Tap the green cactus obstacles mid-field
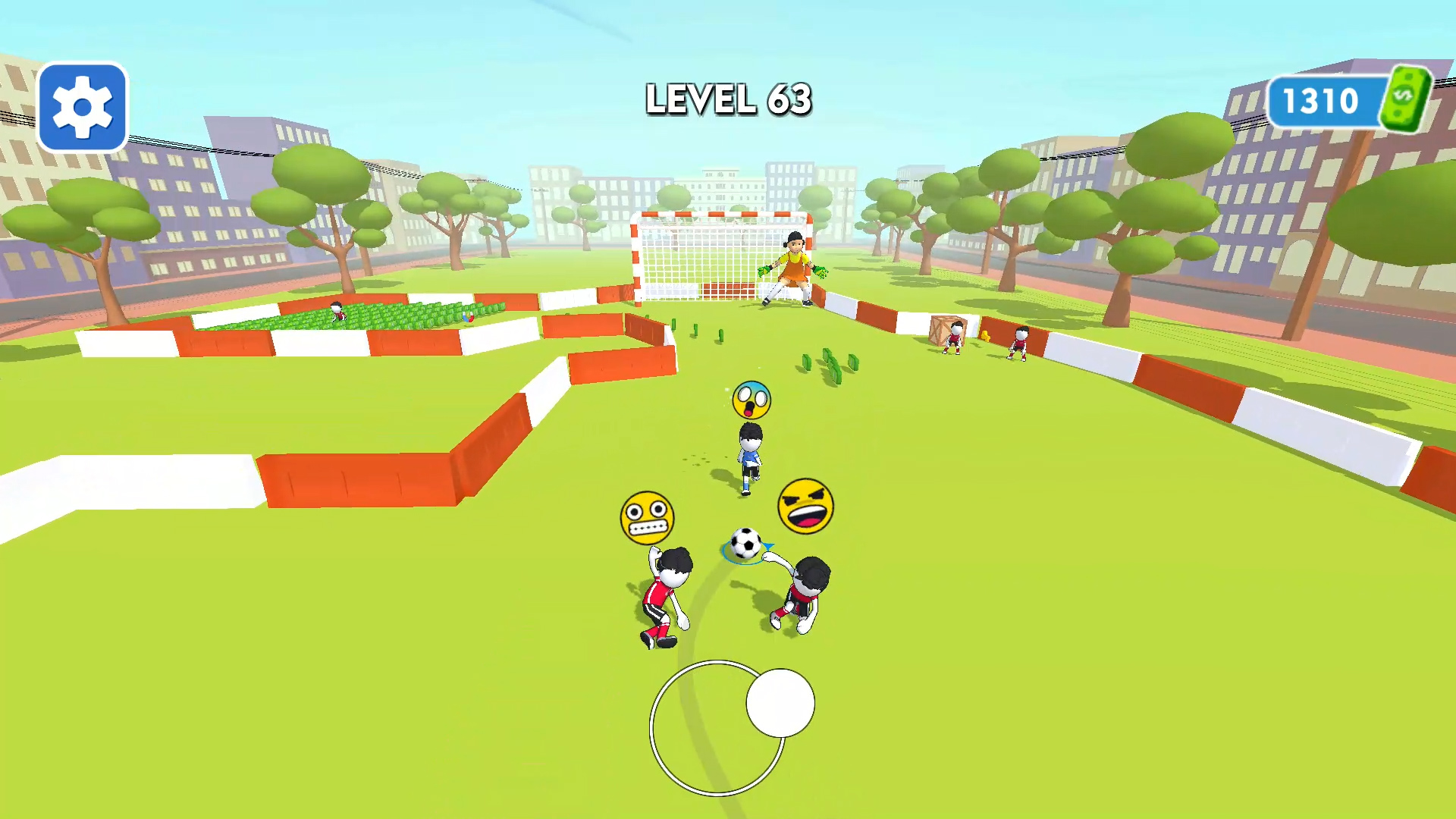The image size is (1456, 819). tap(827, 356)
